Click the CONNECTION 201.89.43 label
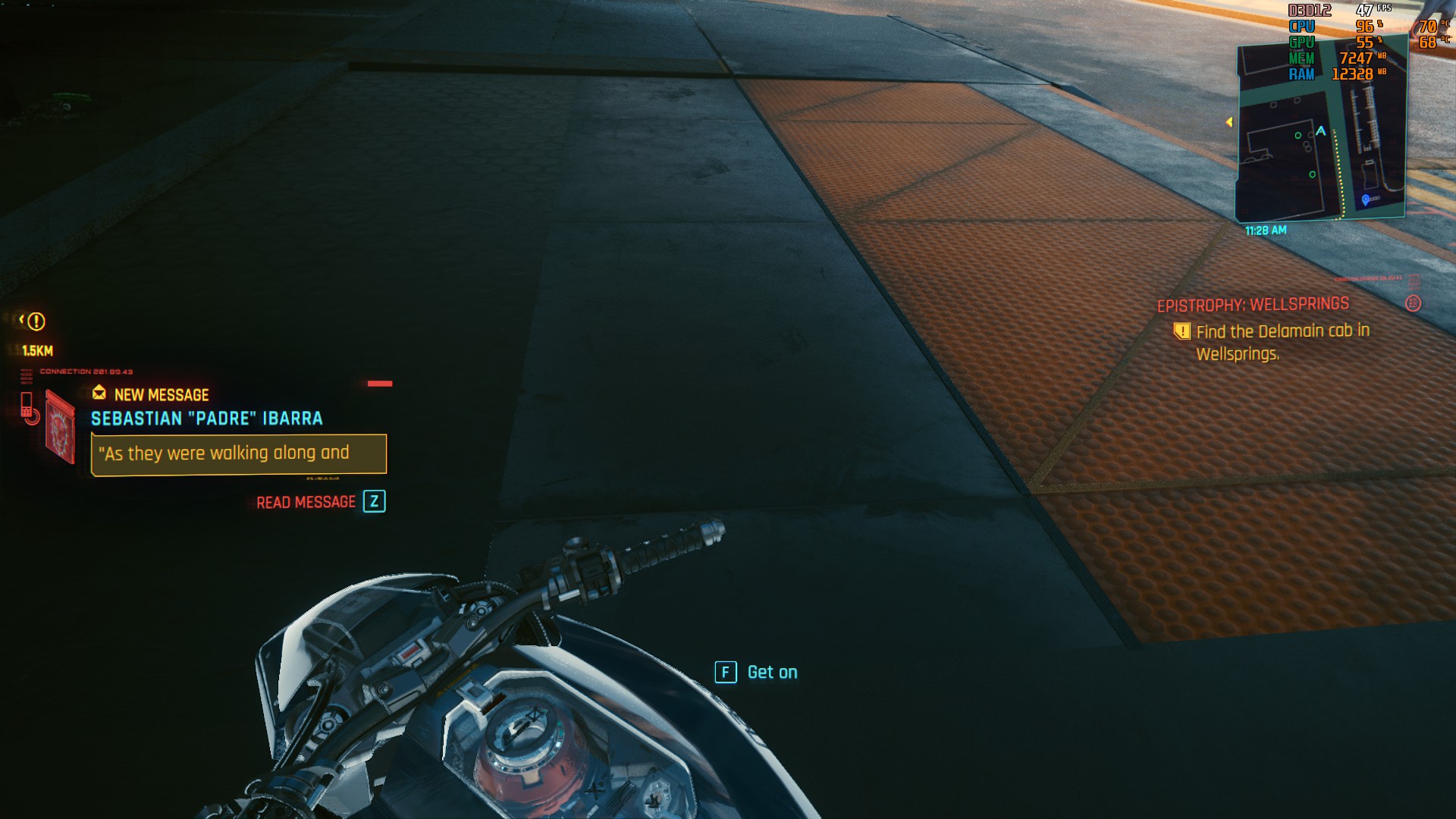1456x819 pixels. tap(86, 371)
